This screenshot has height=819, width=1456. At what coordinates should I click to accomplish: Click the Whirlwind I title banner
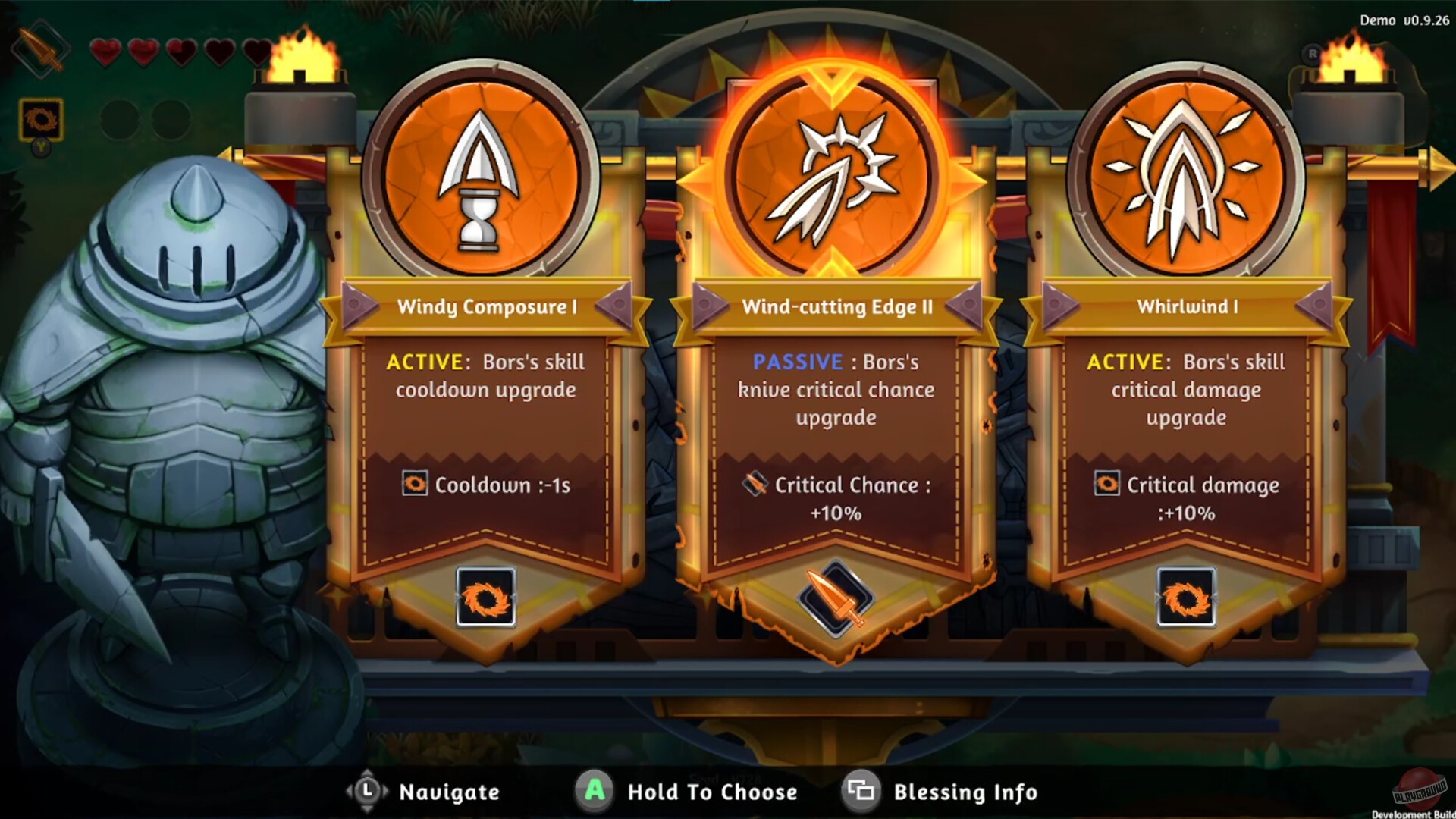tap(1183, 307)
